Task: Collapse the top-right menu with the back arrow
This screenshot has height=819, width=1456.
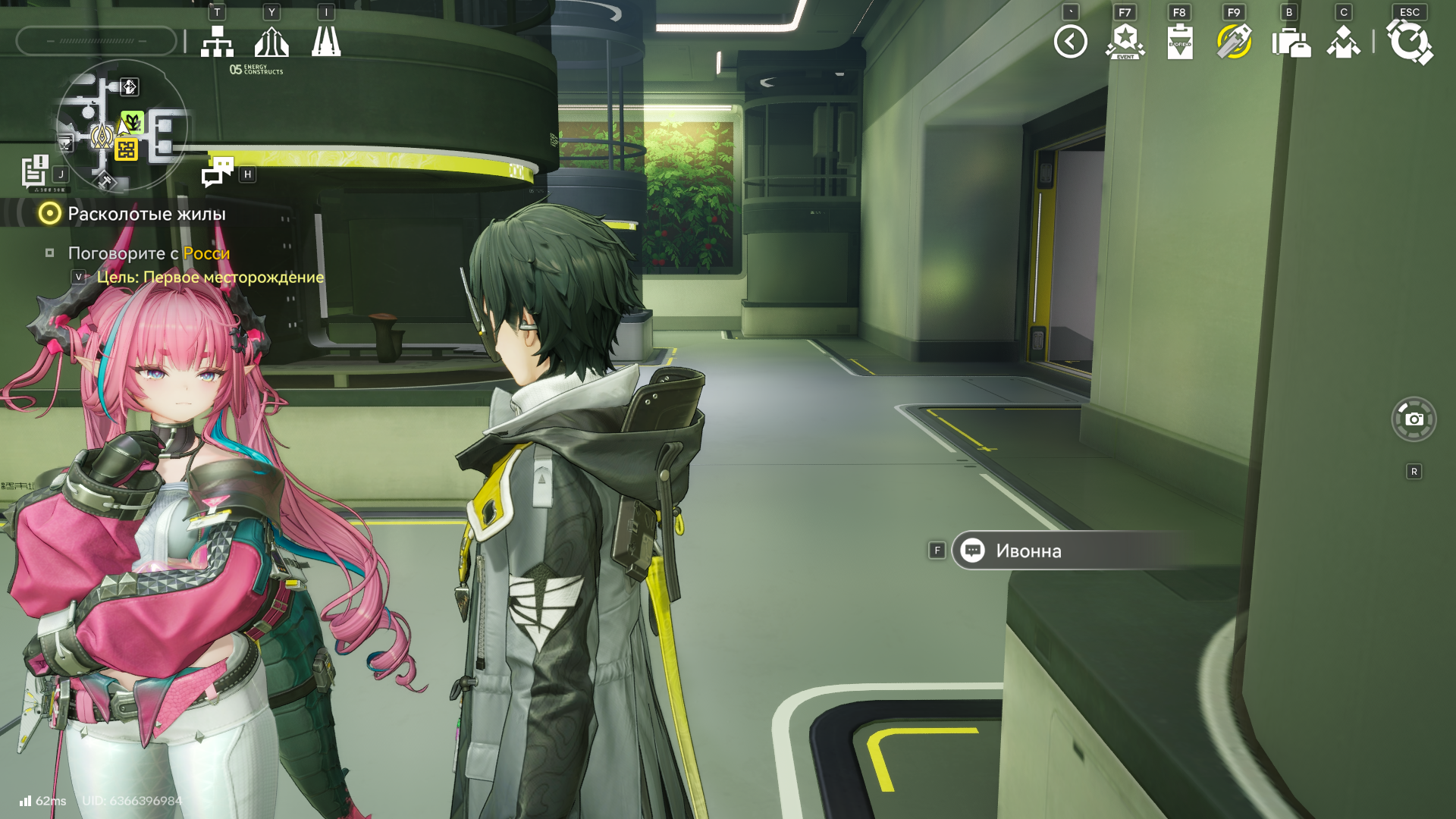Action: pos(1070,42)
